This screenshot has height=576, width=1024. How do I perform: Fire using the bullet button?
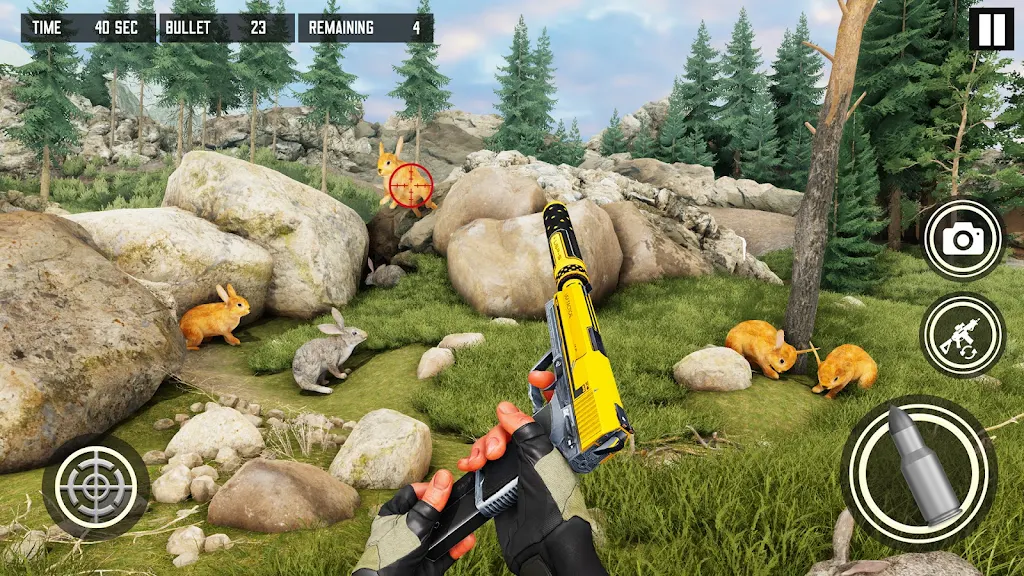tap(918, 469)
